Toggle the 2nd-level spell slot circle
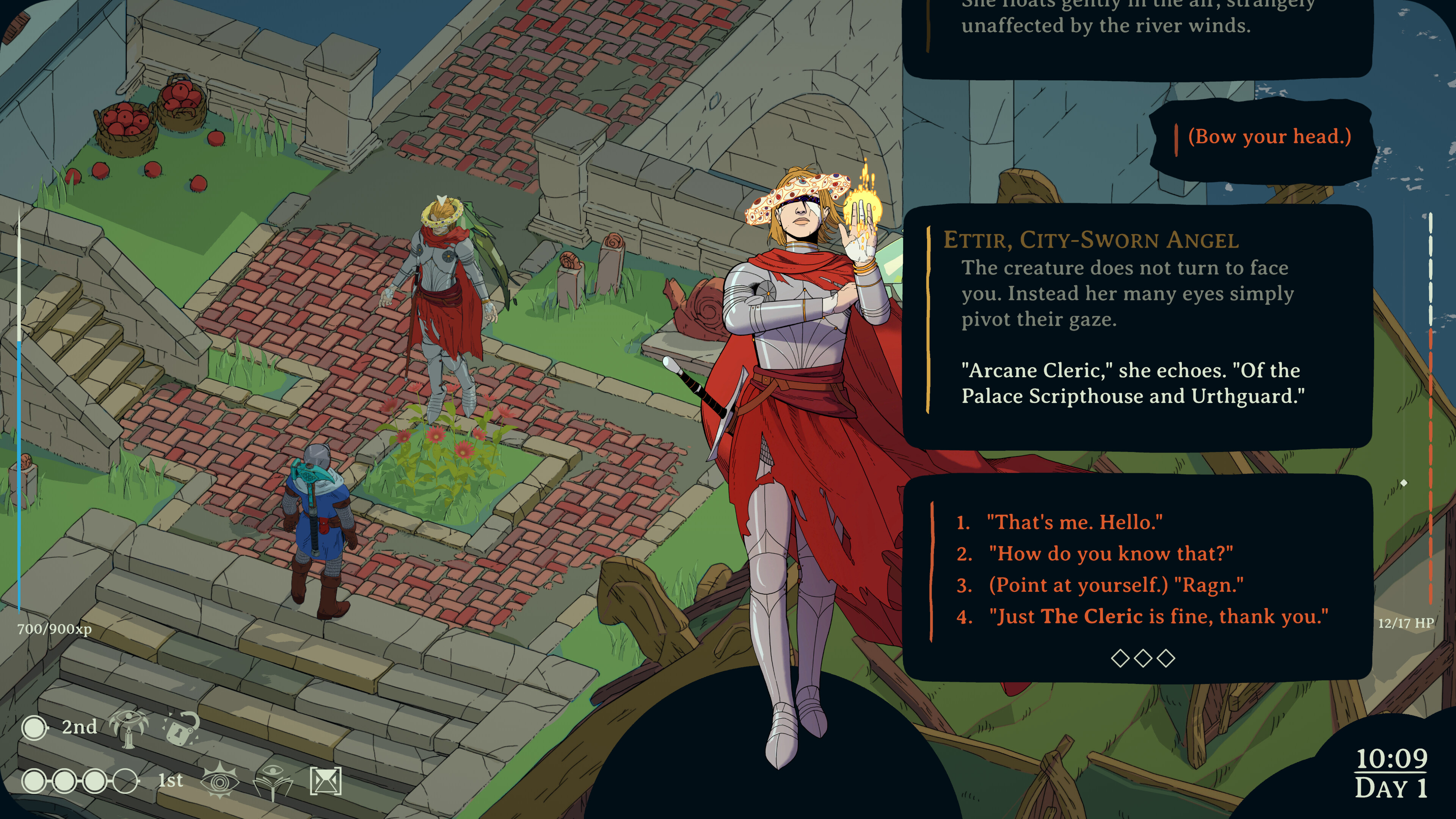 pyautogui.click(x=35, y=728)
